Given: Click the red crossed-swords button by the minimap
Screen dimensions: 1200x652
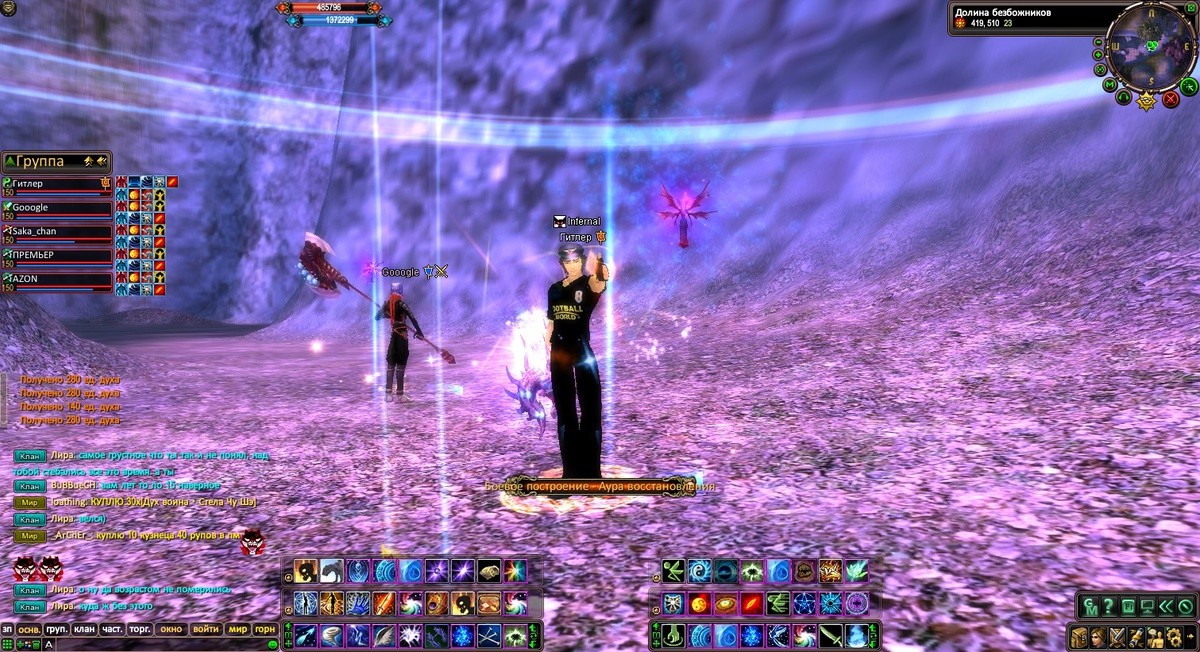Looking at the screenshot, I should [1171, 99].
